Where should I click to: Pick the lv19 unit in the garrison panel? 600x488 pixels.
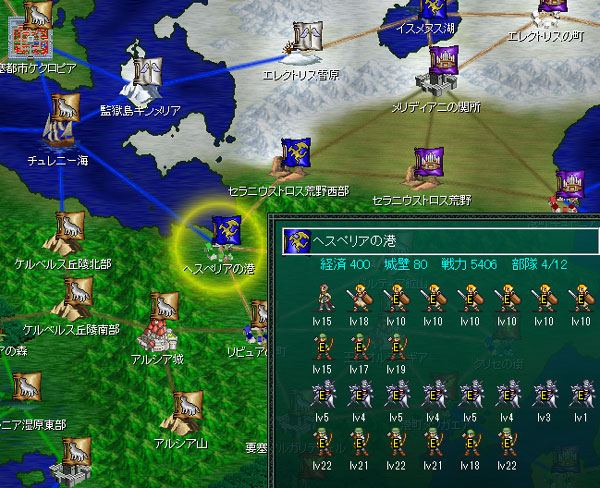tap(397, 348)
